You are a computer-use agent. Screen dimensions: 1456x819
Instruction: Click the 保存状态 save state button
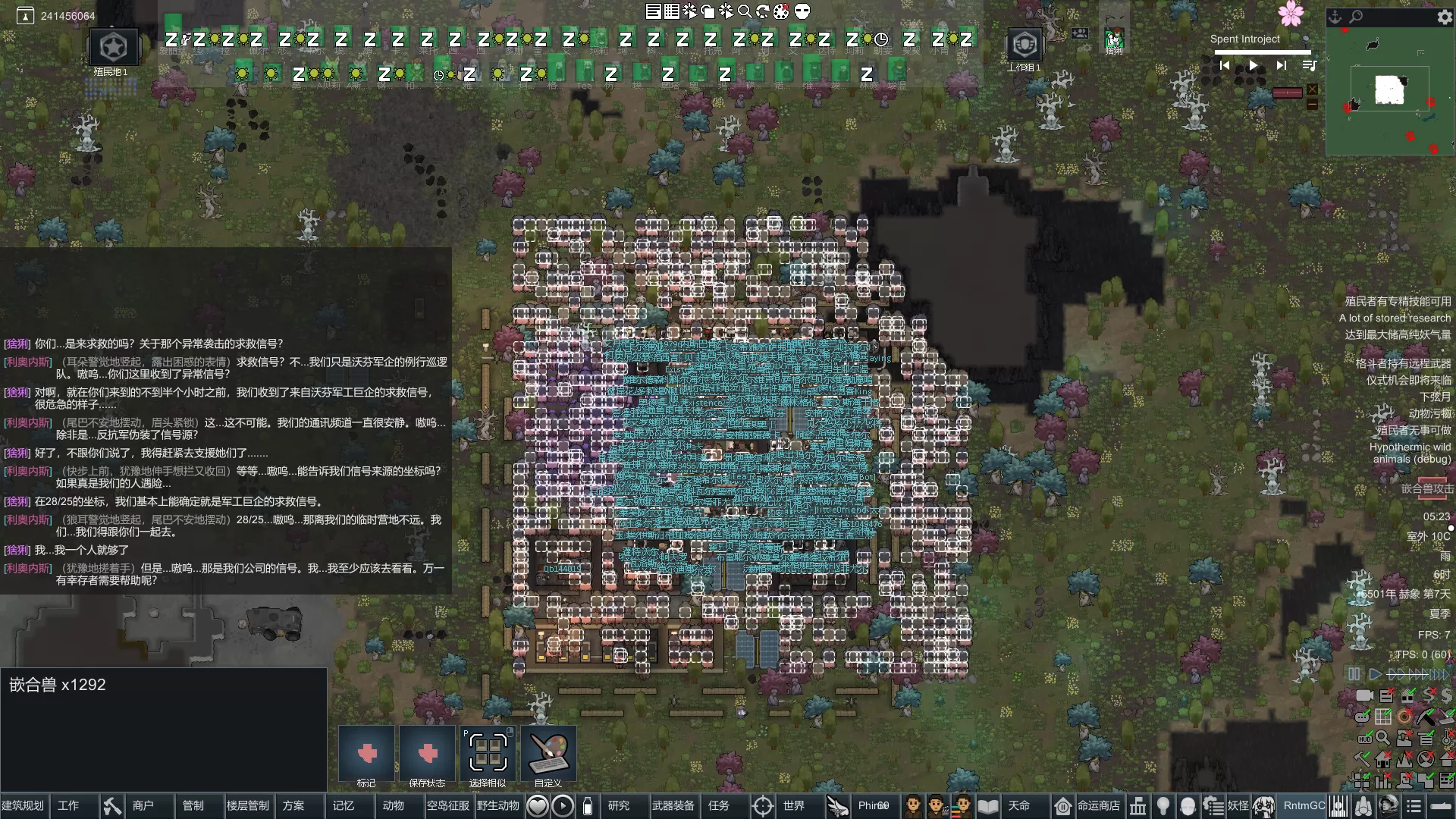tap(427, 754)
